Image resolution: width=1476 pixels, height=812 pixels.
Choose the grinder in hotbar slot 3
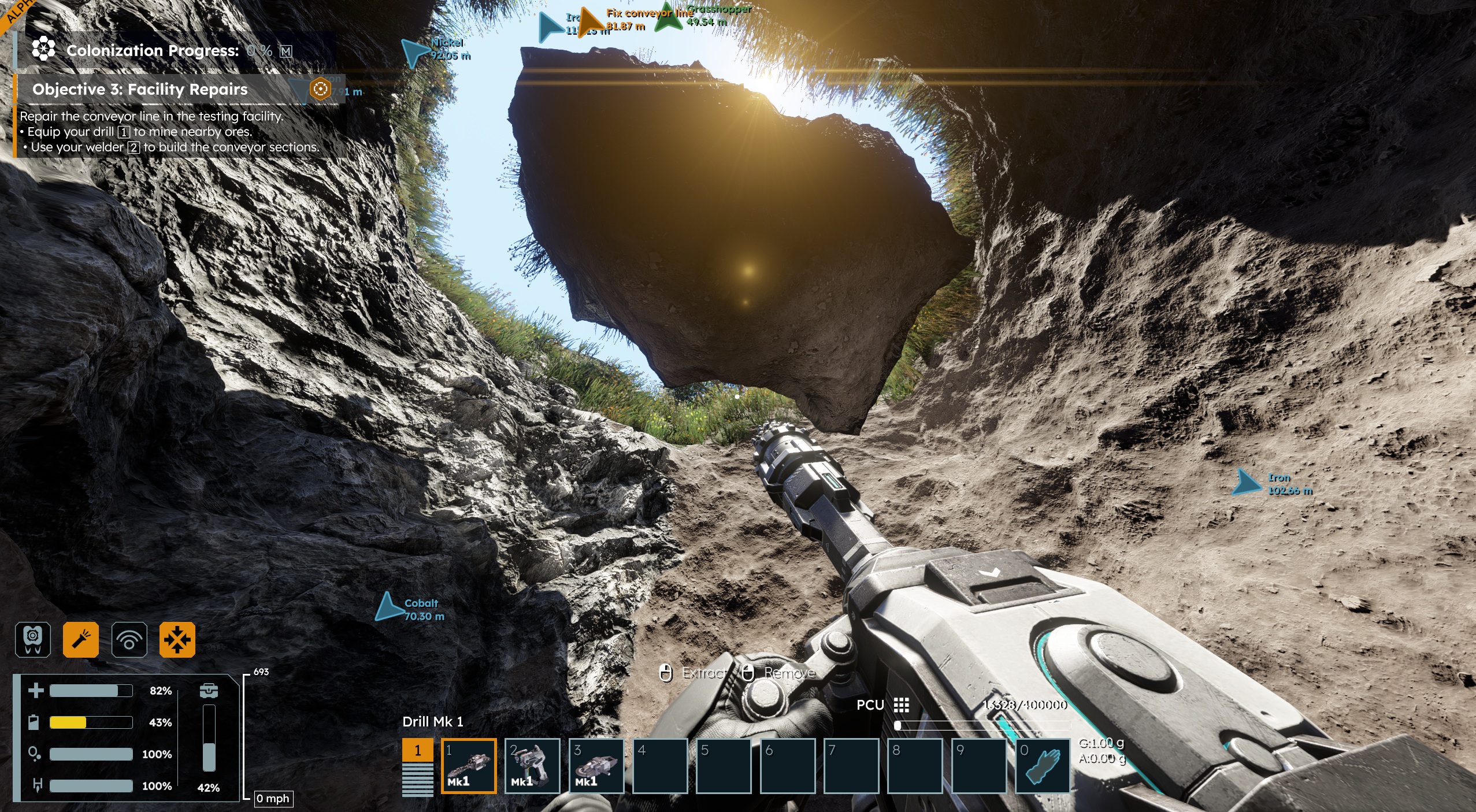click(x=596, y=766)
